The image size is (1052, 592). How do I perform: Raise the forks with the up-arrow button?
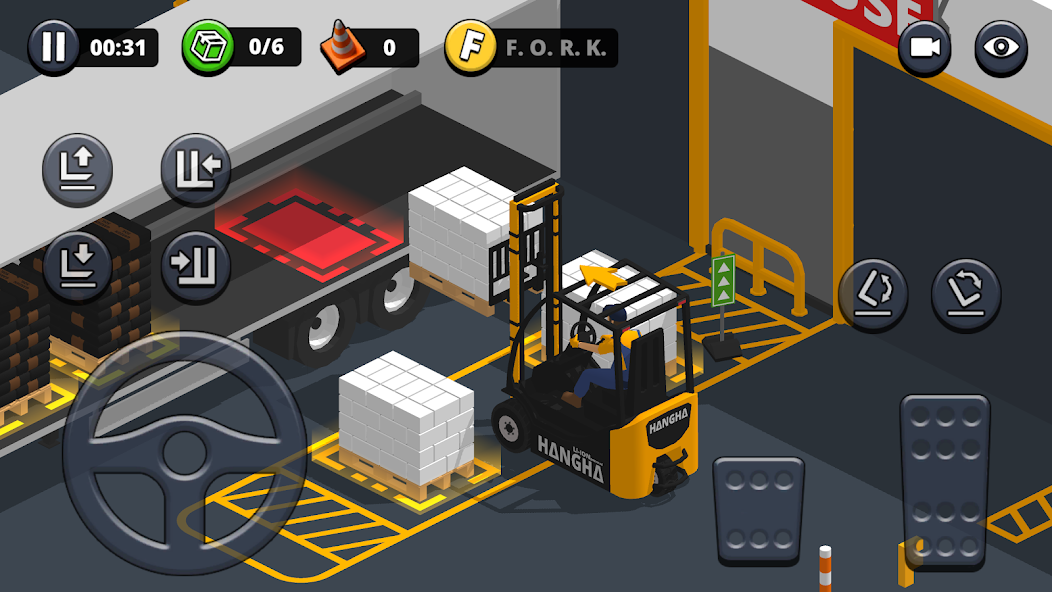(x=78, y=169)
